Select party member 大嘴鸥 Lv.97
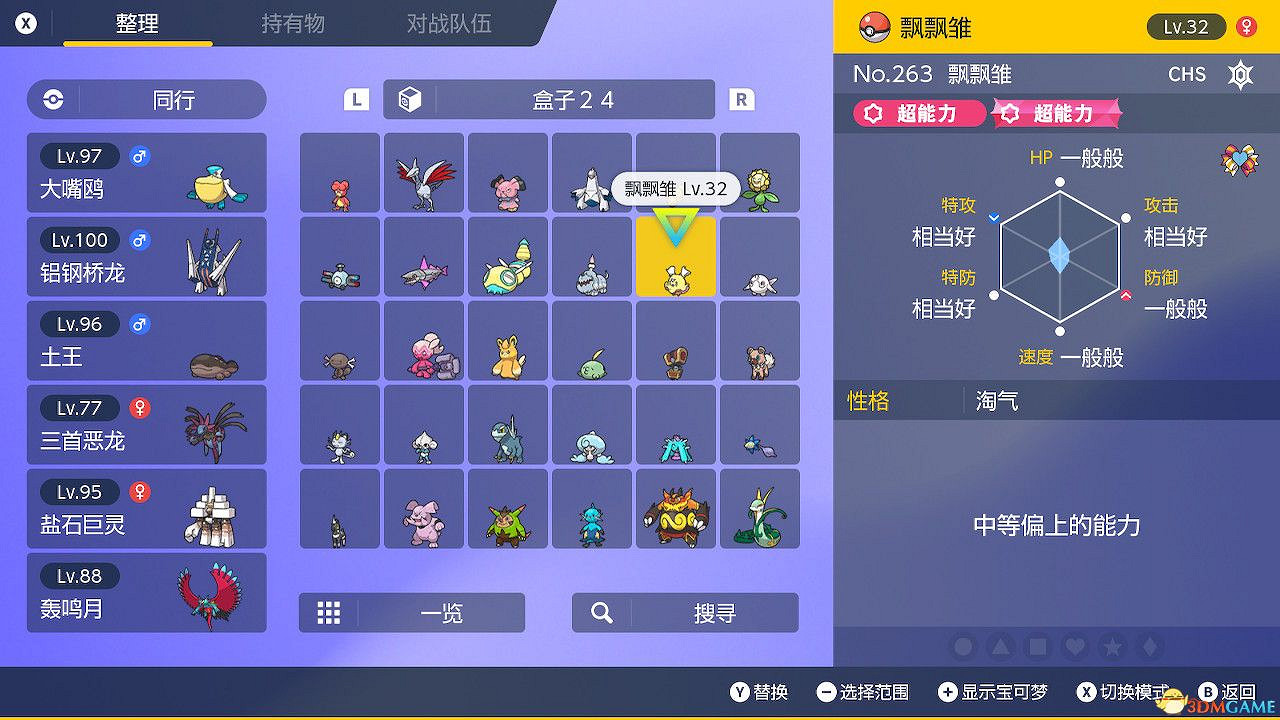The height and width of the screenshot is (720, 1280). (x=146, y=172)
